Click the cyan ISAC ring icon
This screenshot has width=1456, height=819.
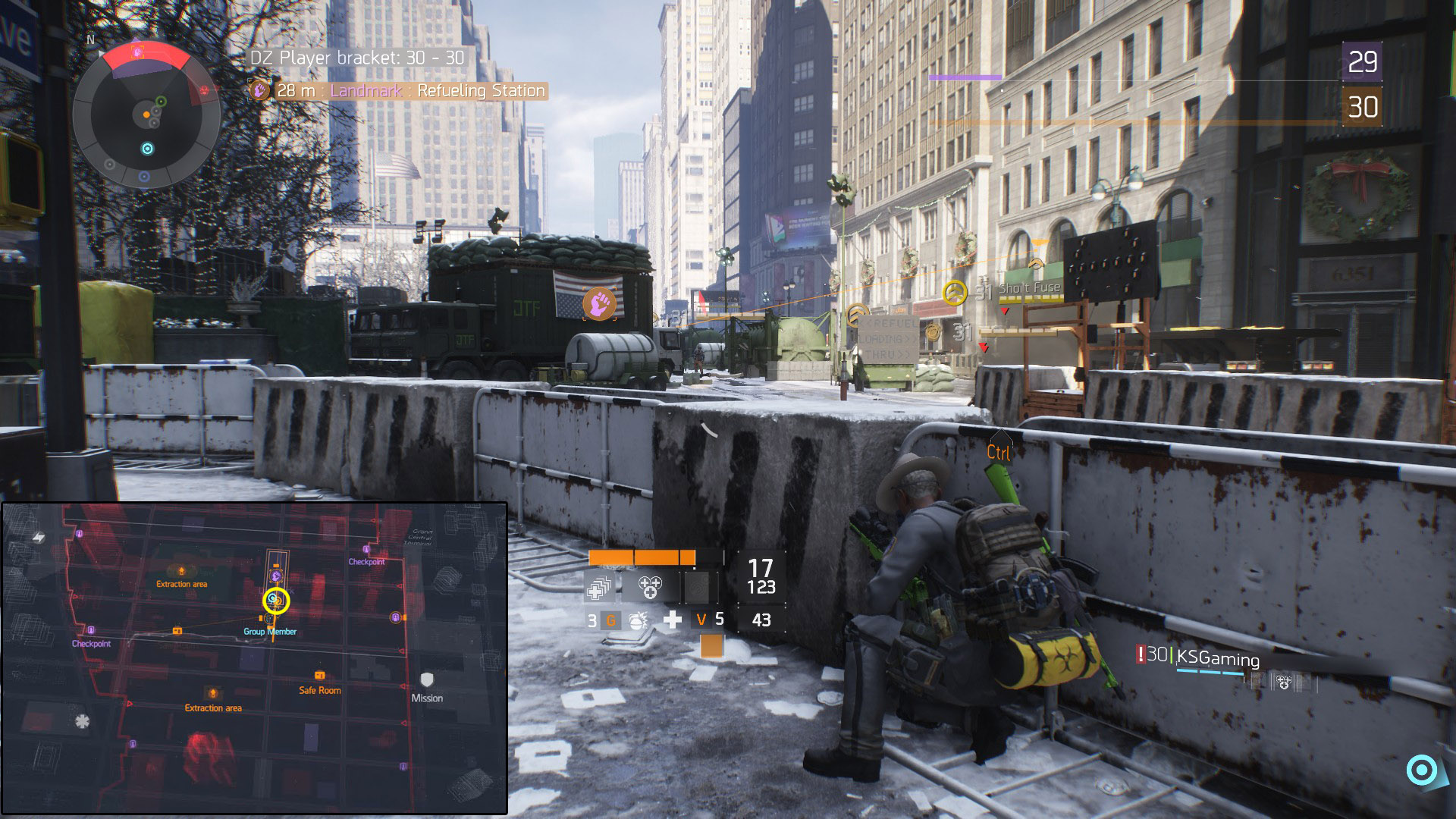(x=1421, y=770)
